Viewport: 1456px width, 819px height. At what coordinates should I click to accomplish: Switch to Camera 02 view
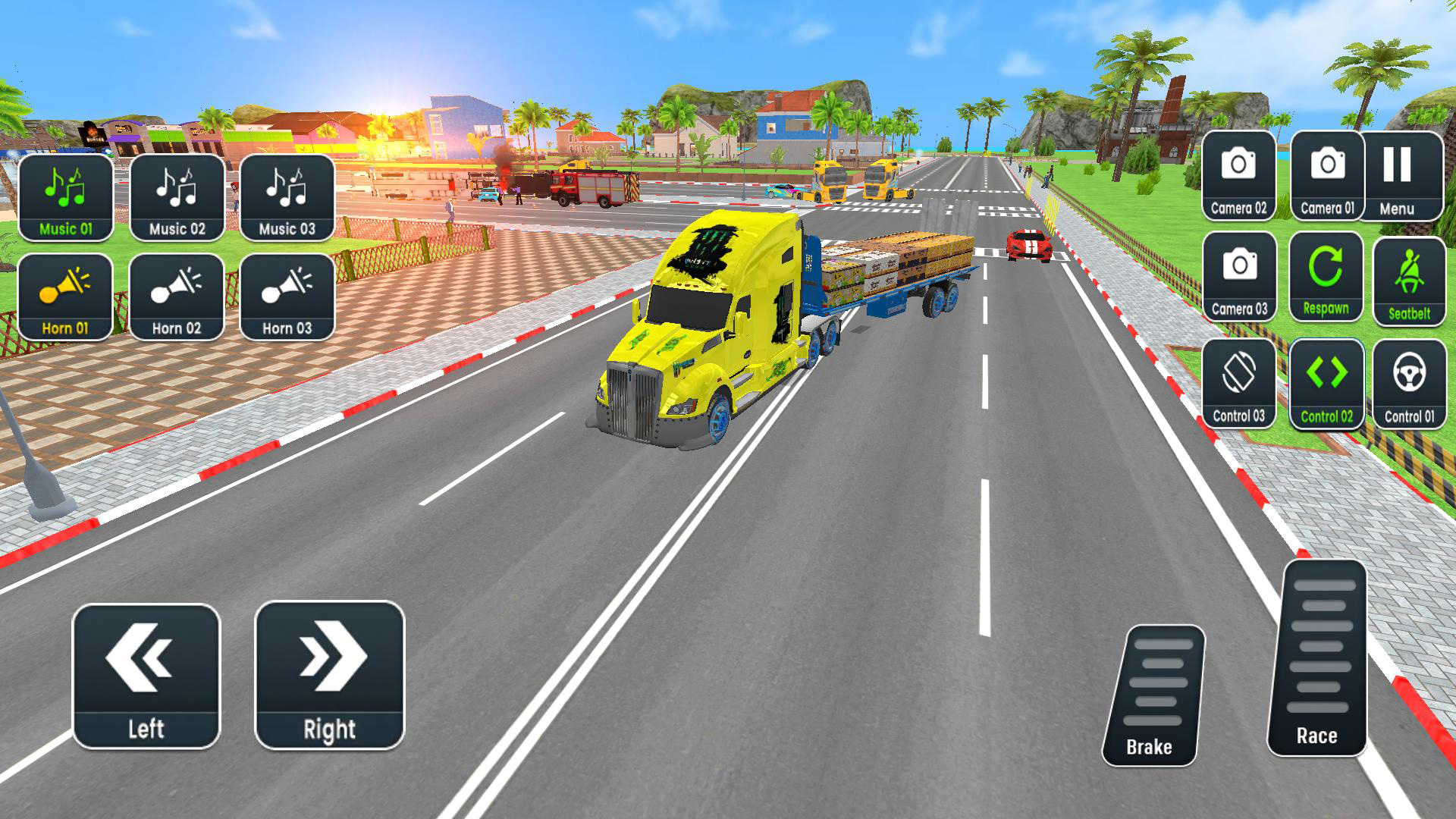coord(1239,176)
